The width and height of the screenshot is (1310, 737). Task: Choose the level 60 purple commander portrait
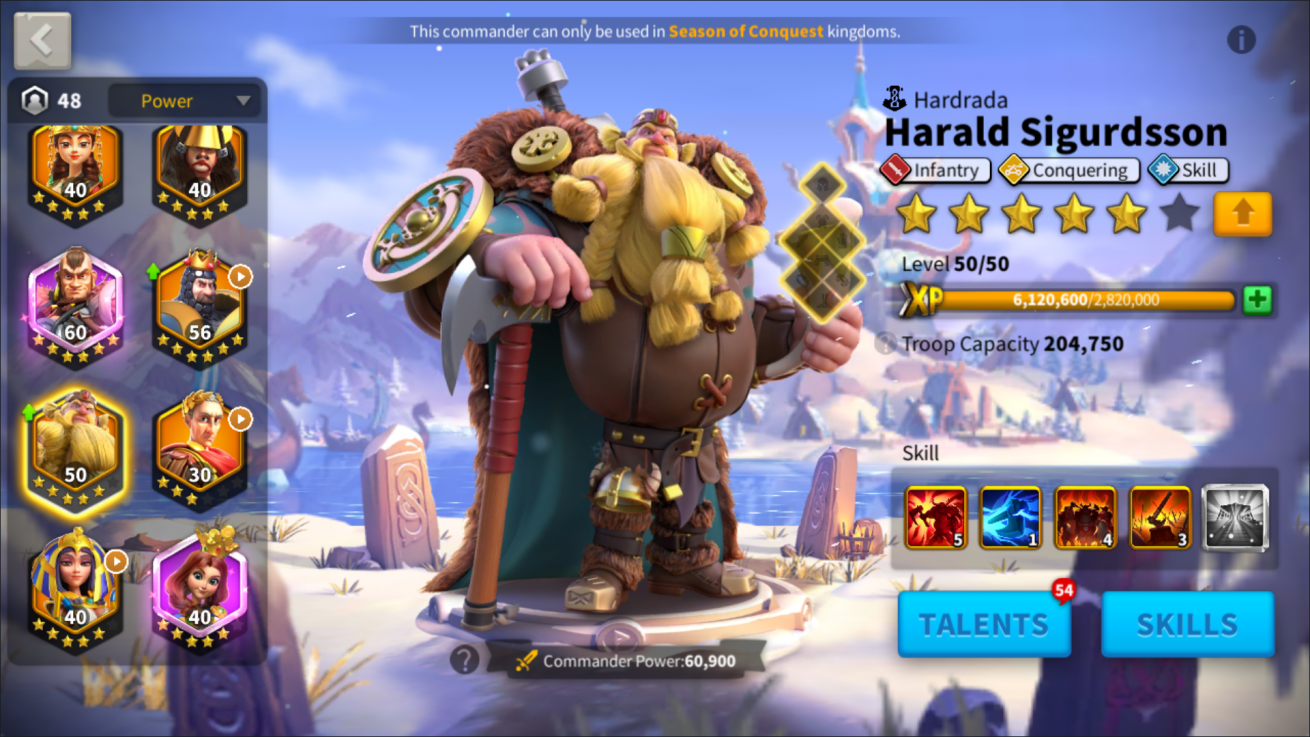coord(76,302)
